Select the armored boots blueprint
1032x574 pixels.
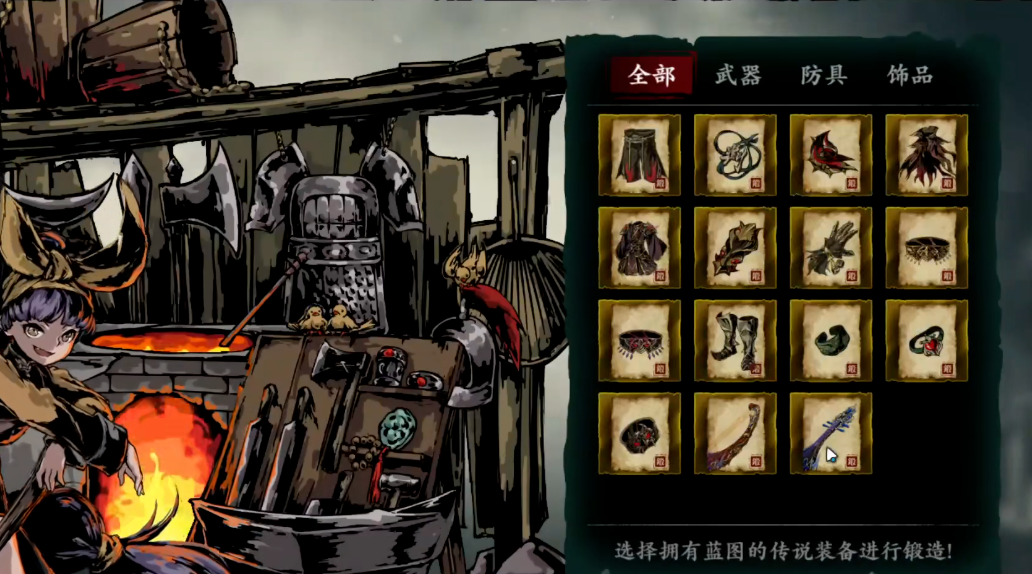coord(735,341)
